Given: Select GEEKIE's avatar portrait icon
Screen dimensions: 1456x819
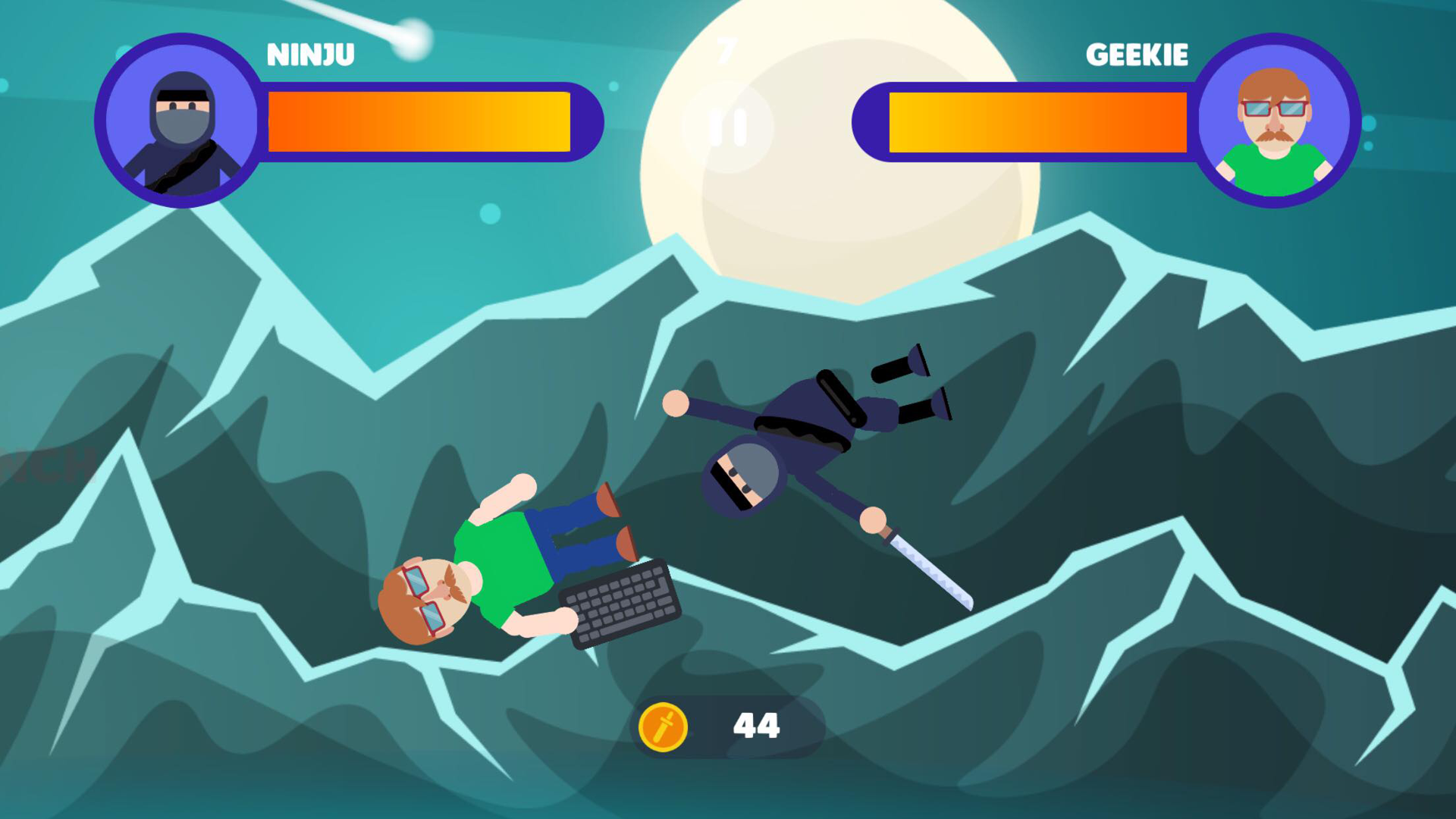Looking at the screenshot, I should click(1274, 121).
